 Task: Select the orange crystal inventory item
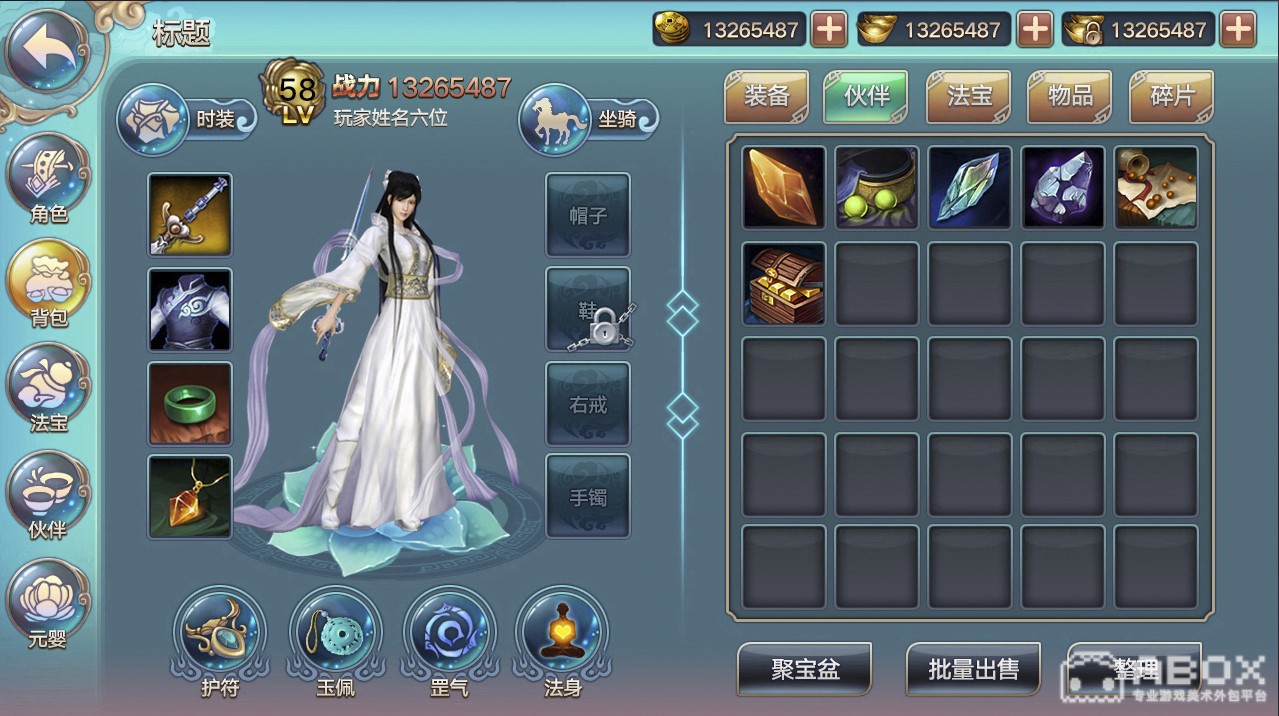click(x=784, y=188)
